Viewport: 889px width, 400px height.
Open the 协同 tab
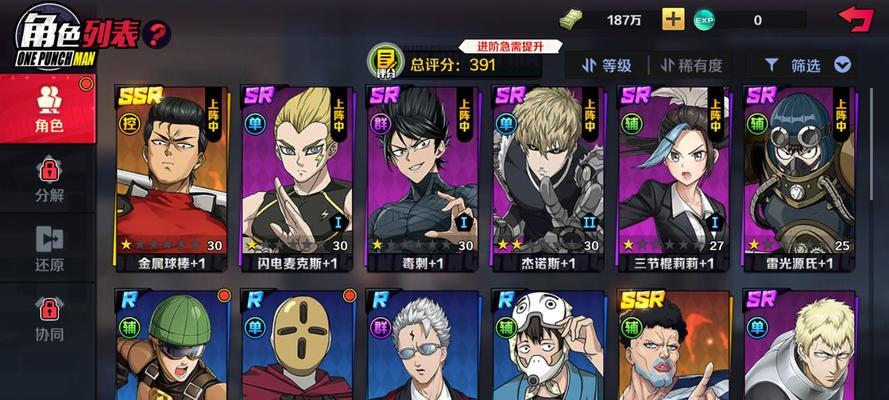(48, 320)
